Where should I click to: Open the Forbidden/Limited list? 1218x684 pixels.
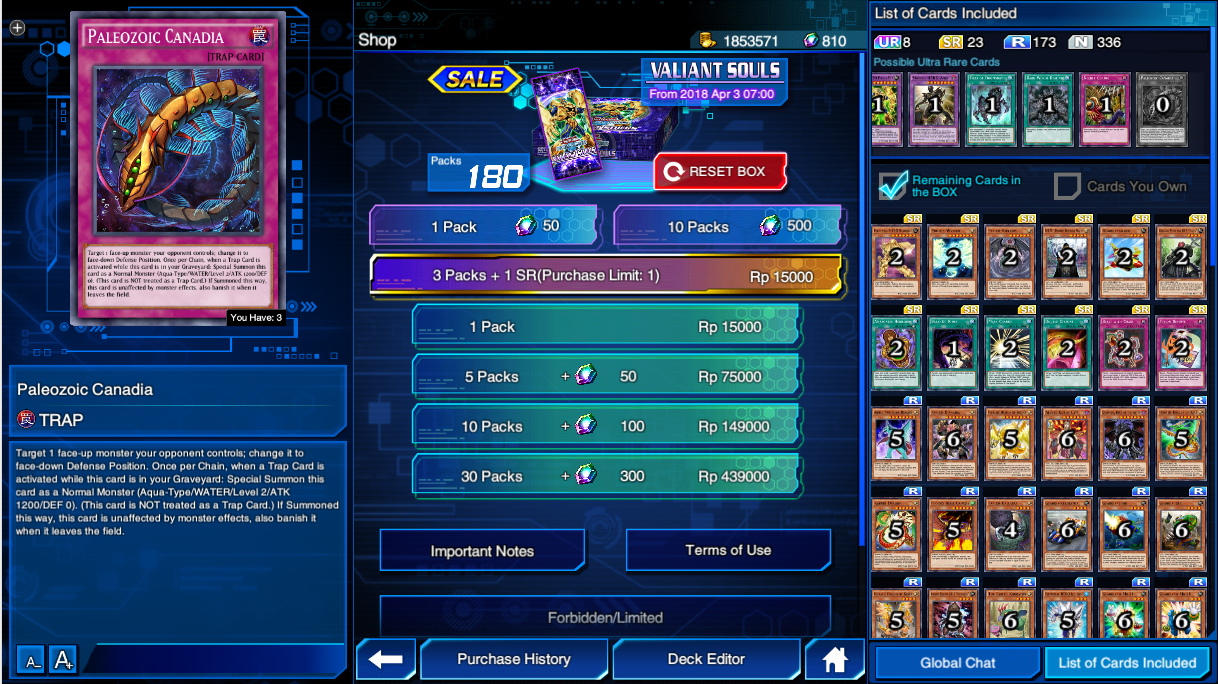point(605,617)
